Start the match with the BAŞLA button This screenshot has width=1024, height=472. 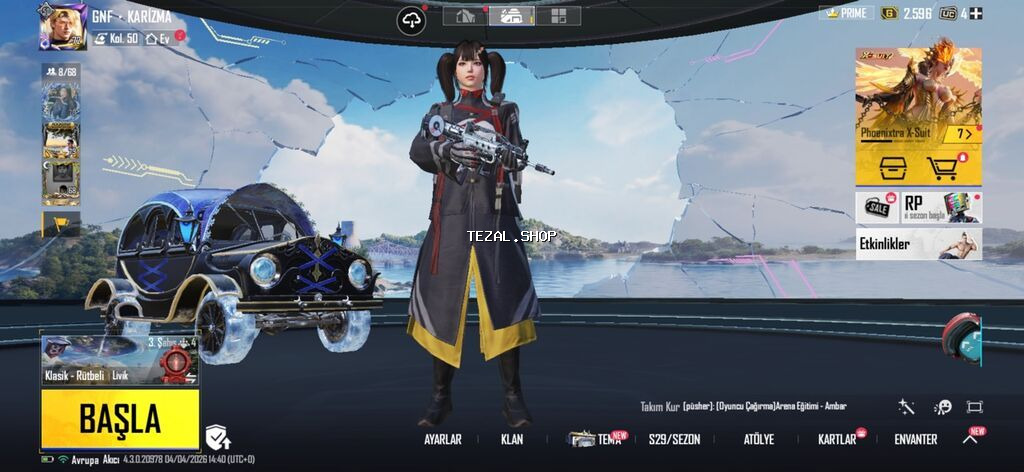click(x=120, y=417)
